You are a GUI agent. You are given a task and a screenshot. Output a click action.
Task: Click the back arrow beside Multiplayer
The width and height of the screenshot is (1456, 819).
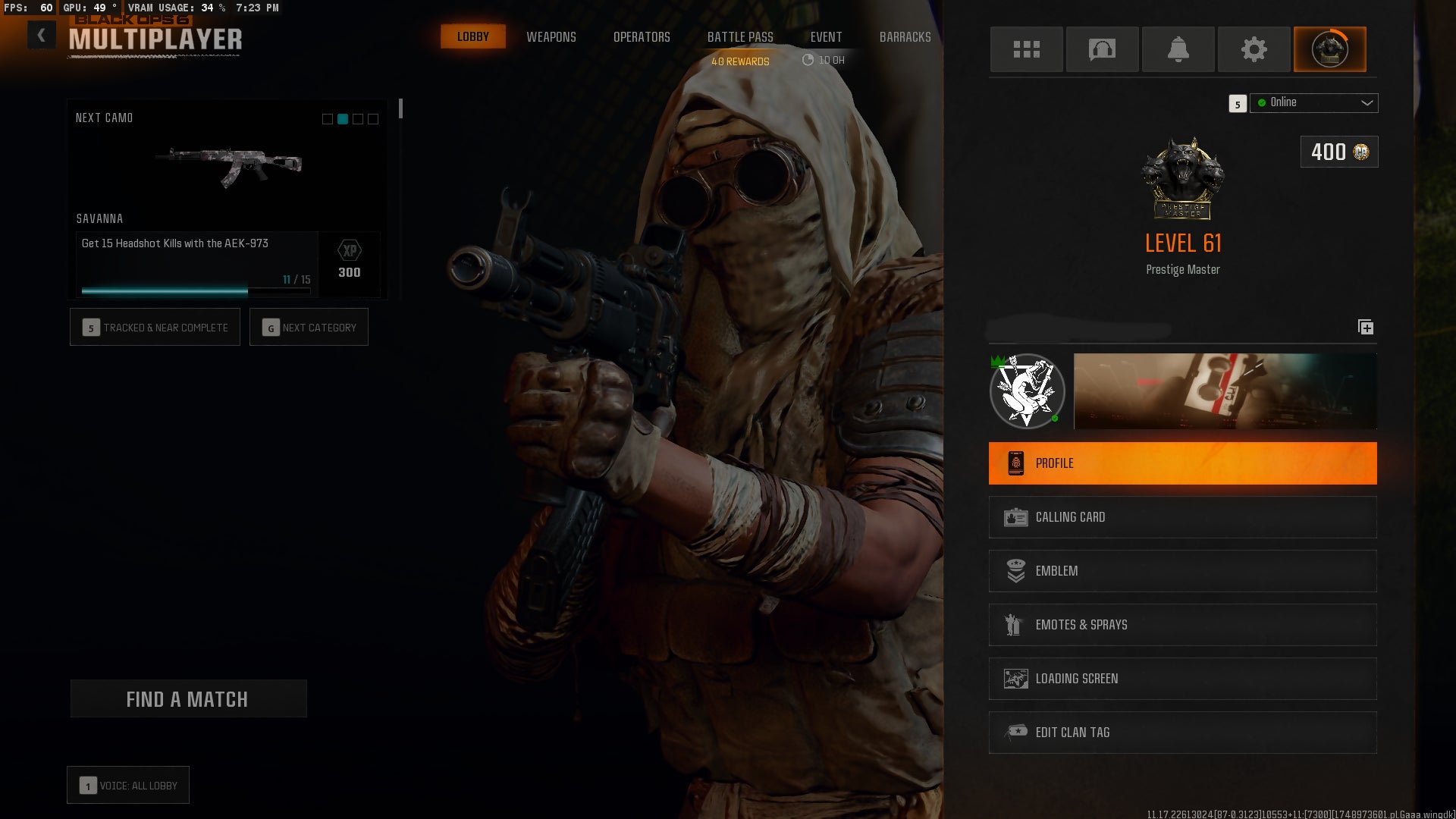click(42, 35)
